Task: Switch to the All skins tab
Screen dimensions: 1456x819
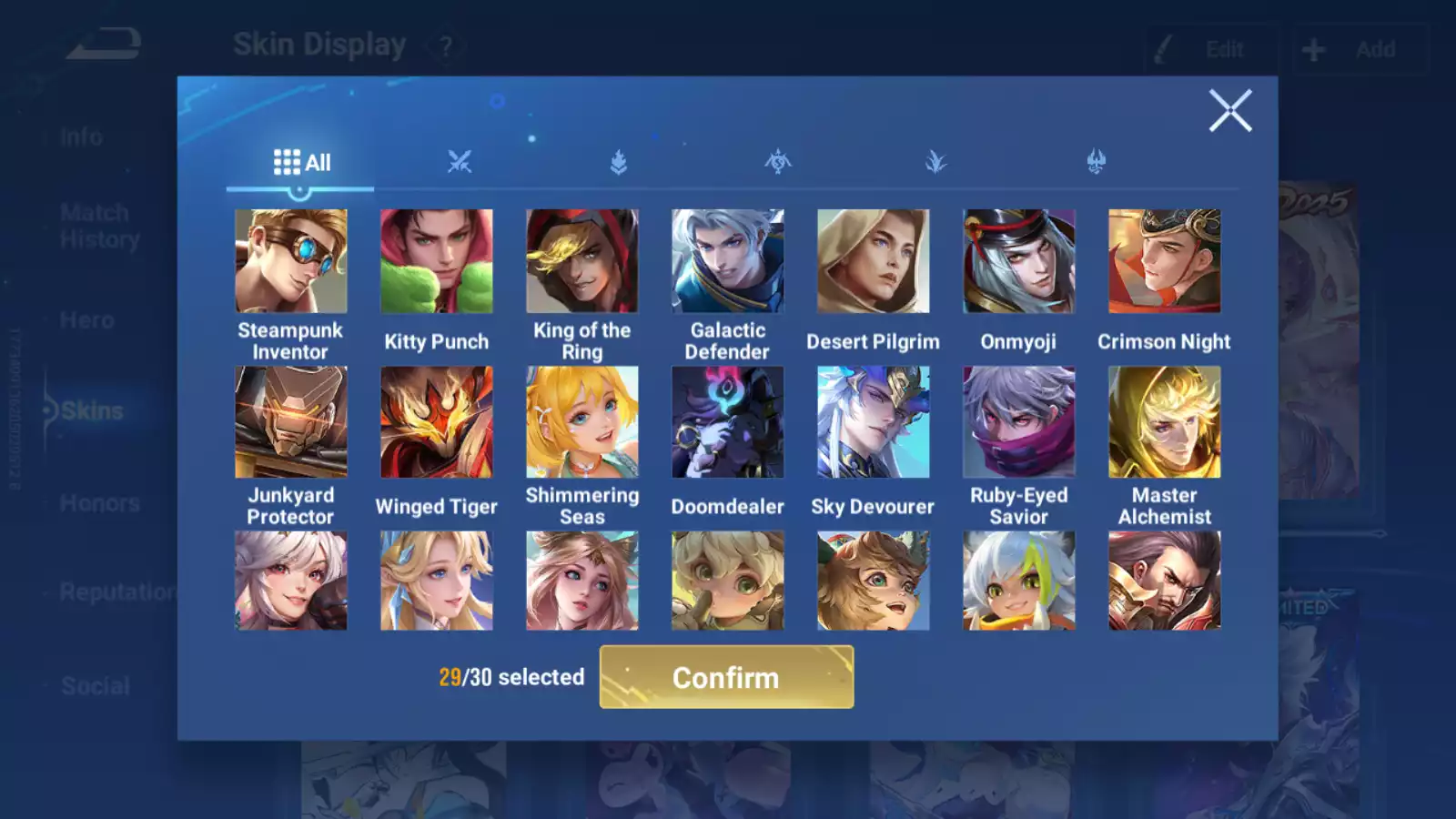Action: tap(301, 163)
